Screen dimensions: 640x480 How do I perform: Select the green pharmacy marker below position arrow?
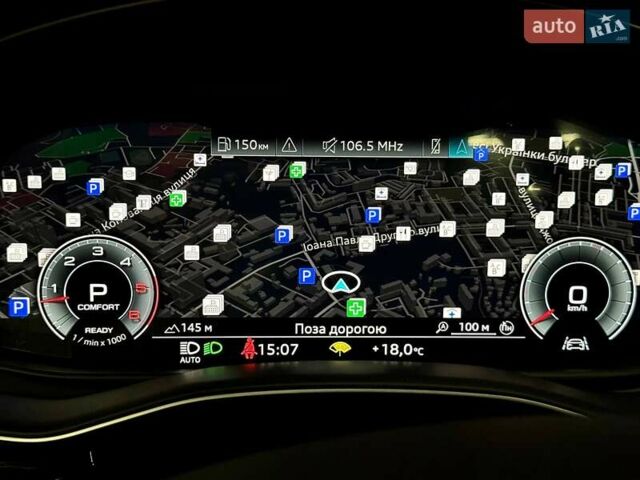click(x=356, y=307)
